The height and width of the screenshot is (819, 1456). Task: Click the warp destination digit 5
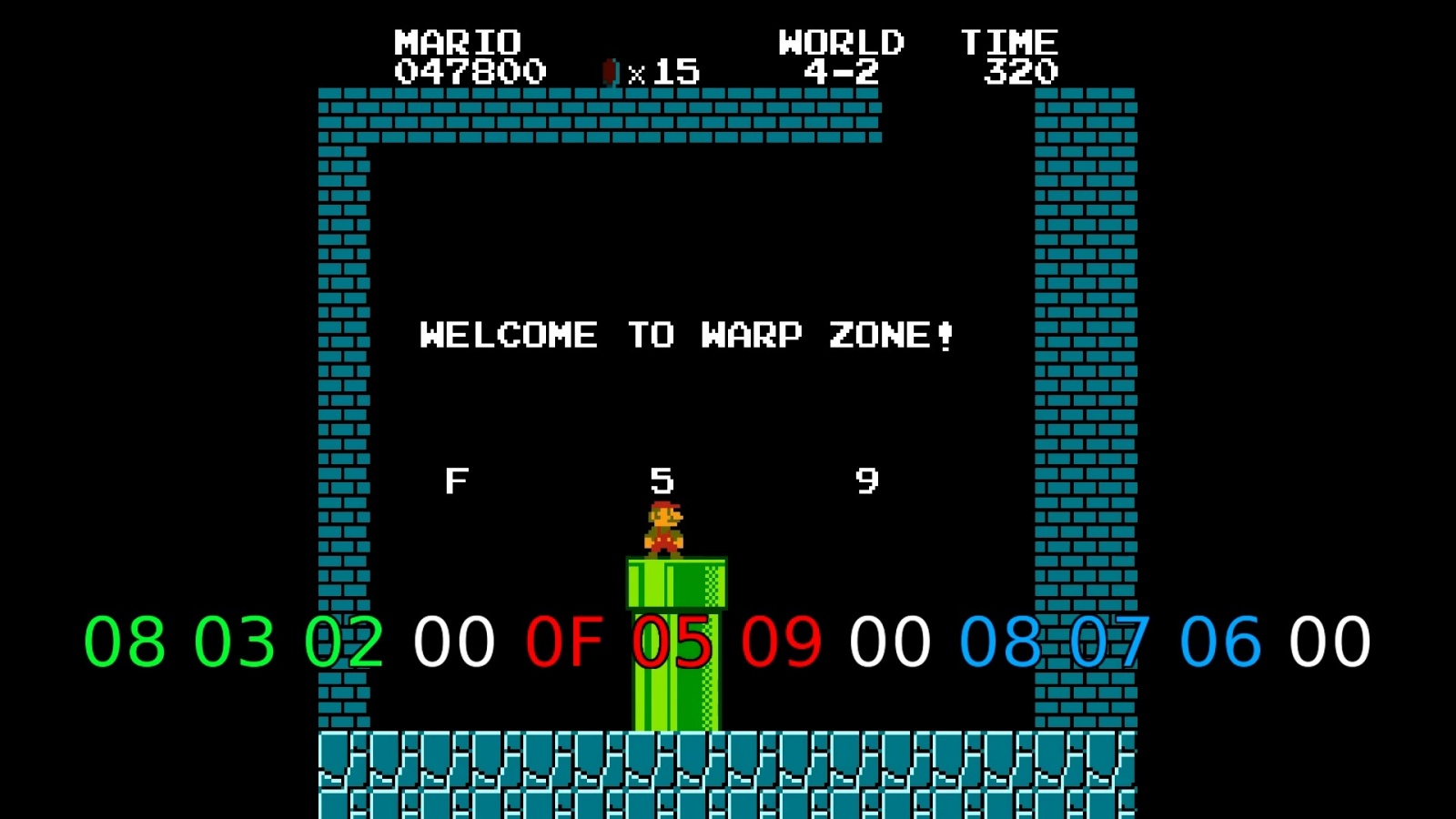pos(662,477)
